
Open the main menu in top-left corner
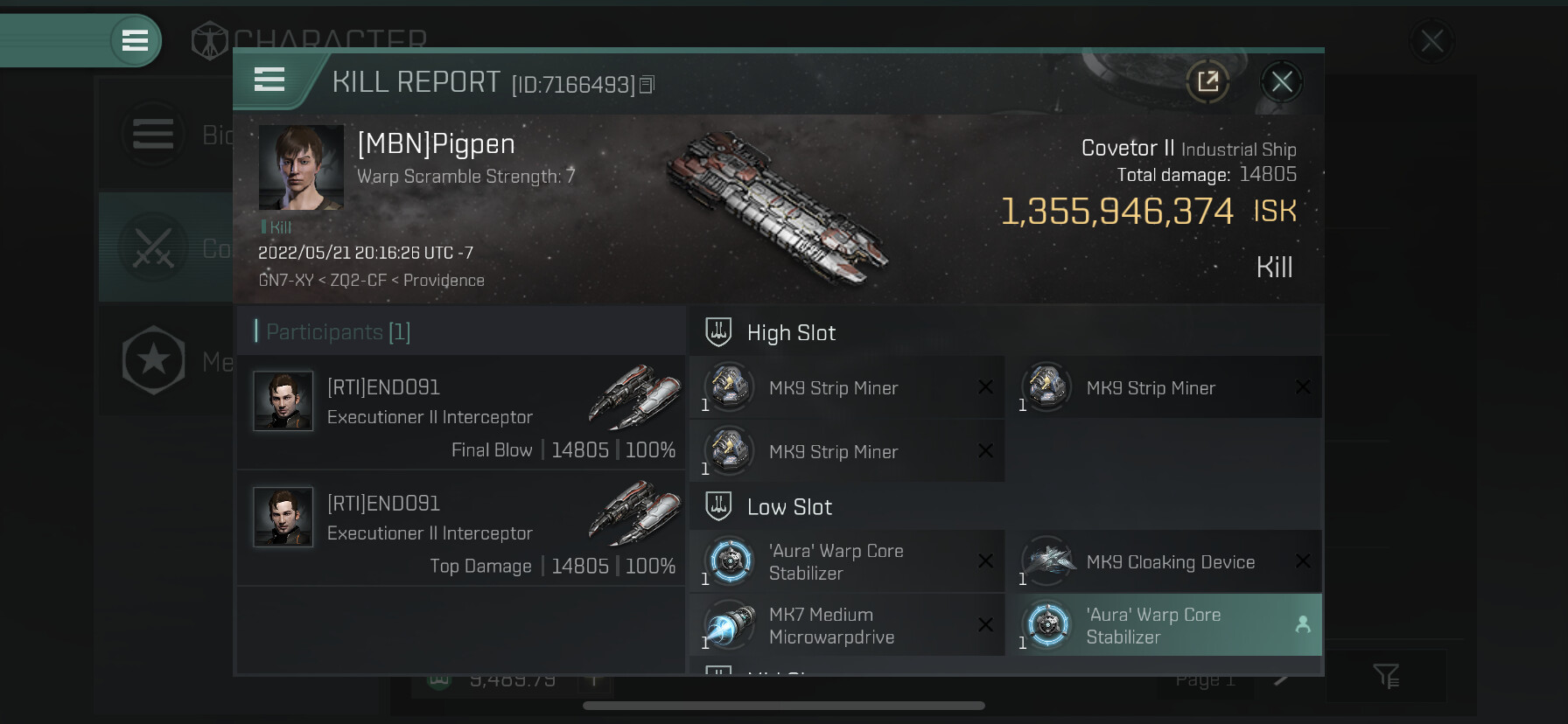[135, 40]
